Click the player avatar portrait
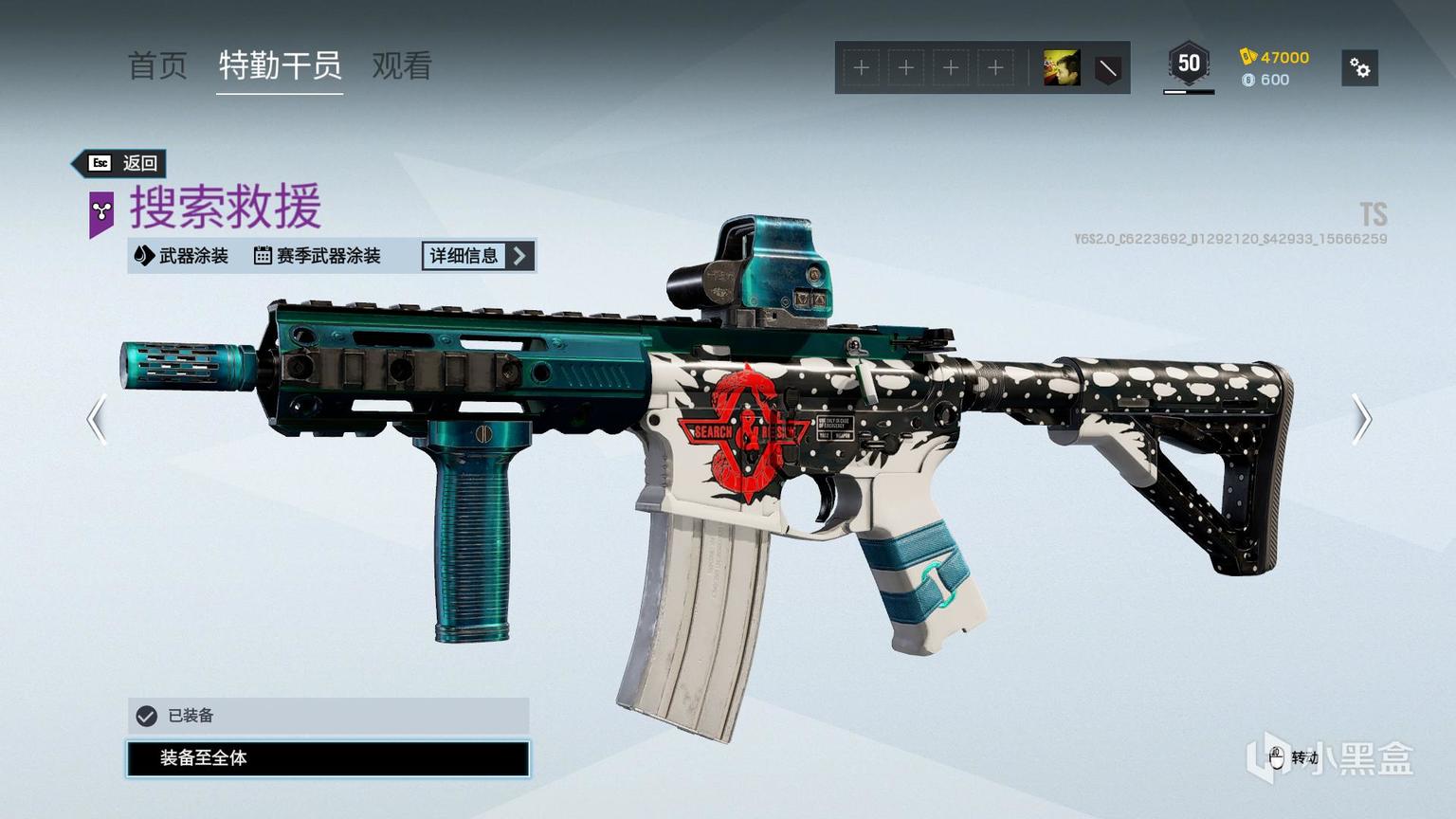The height and width of the screenshot is (819, 1456). pyautogui.click(x=1062, y=68)
